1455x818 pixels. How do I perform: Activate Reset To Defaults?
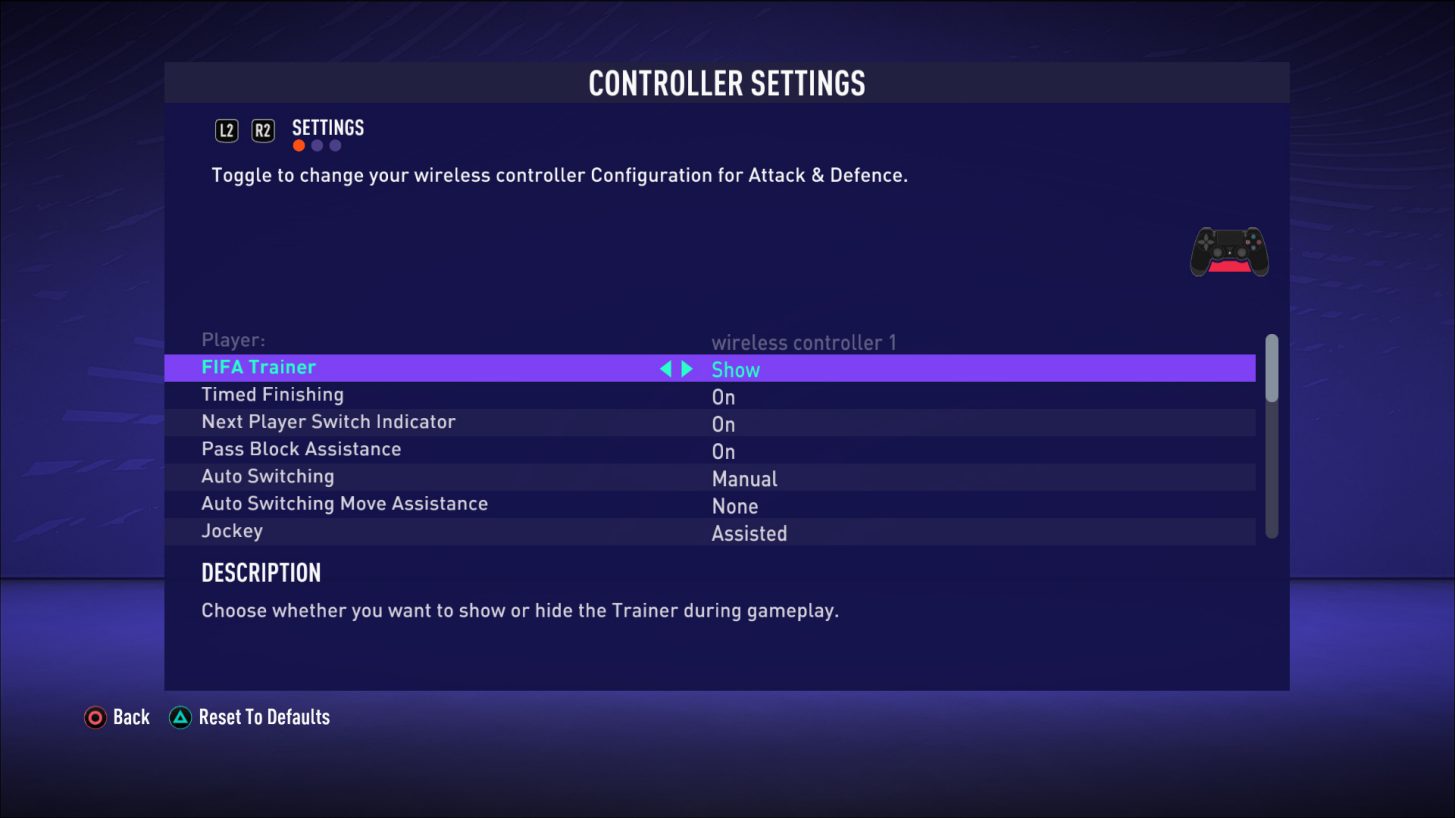click(x=262, y=717)
